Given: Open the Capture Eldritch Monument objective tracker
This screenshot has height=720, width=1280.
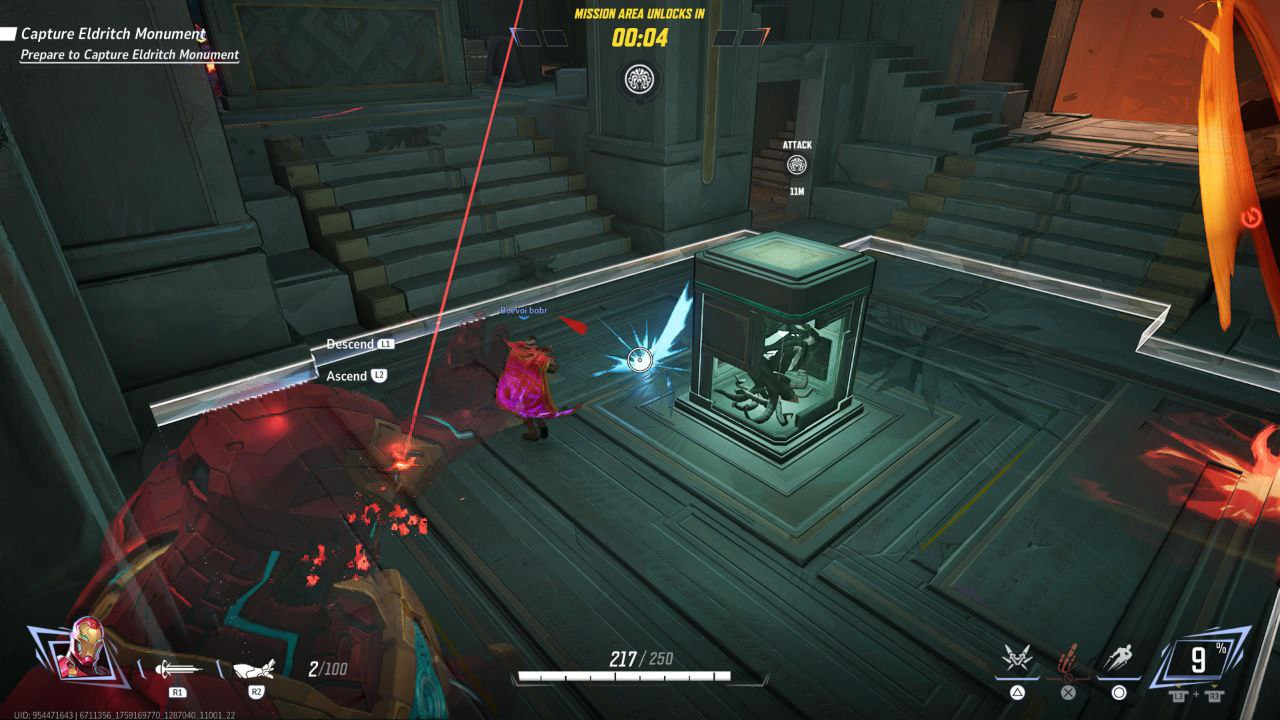Looking at the screenshot, I should coord(113,34).
